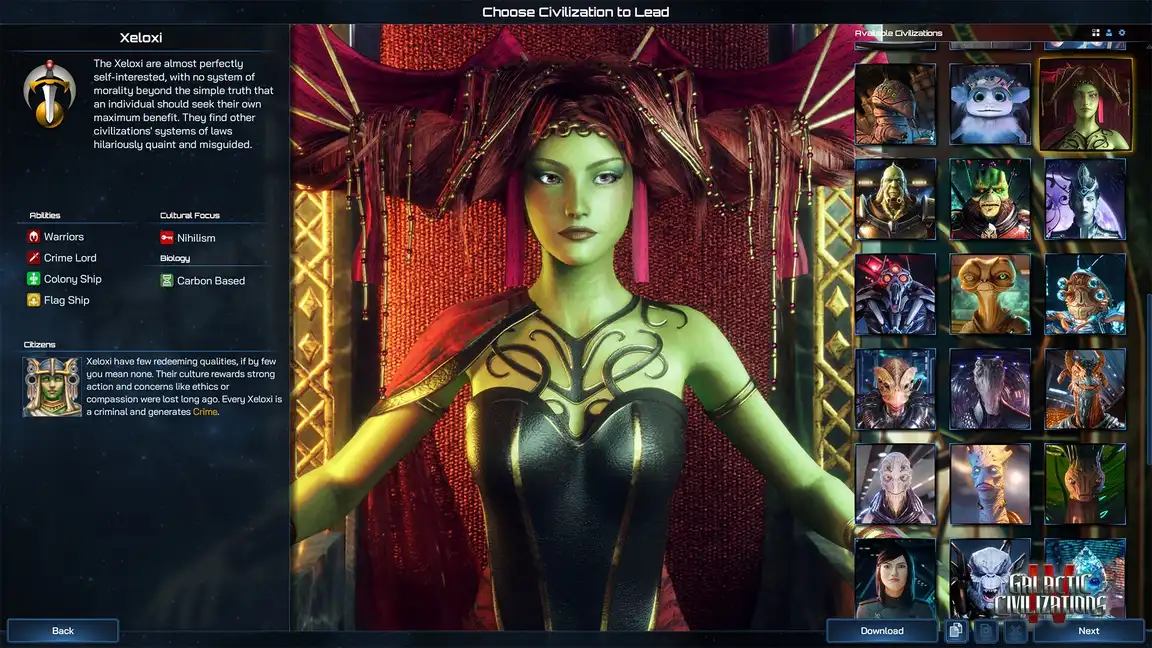This screenshot has width=1152, height=648.
Task: Choose the green-skinned Xeloxi portrait
Action: pyautogui.click(x=1085, y=104)
